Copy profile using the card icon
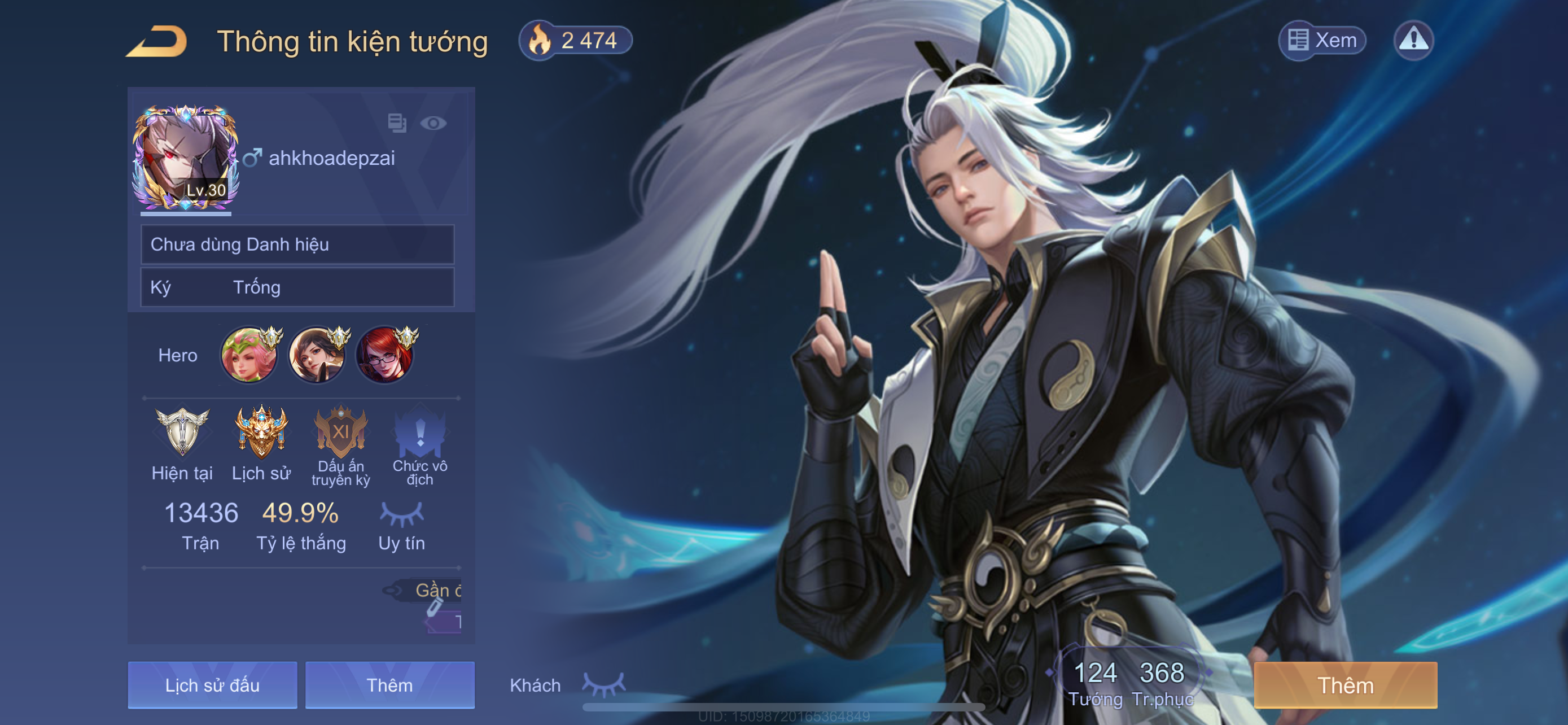1568x725 pixels. tap(397, 123)
